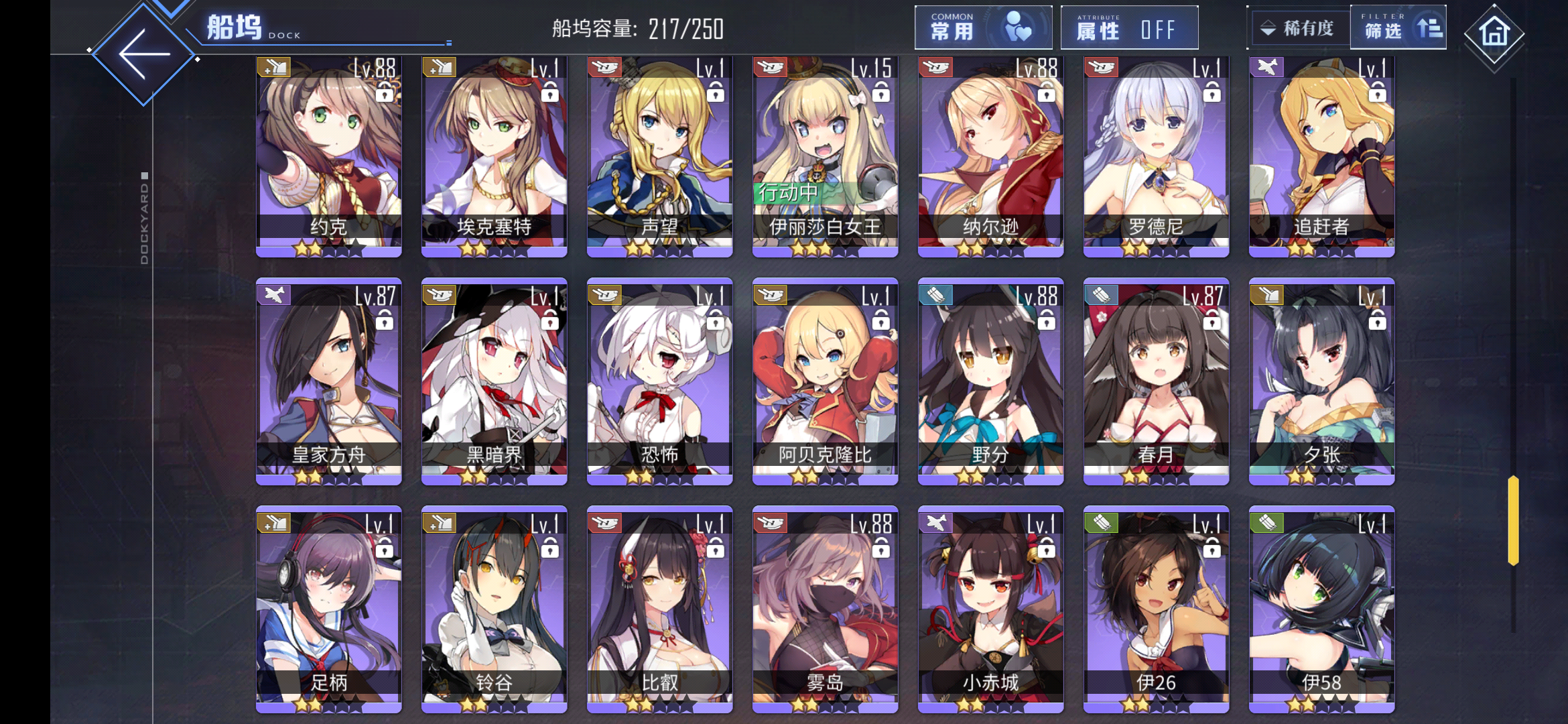Choose the 野分 ship card
This screenshot has width=1568, height=724.
(x=991, y=382)
